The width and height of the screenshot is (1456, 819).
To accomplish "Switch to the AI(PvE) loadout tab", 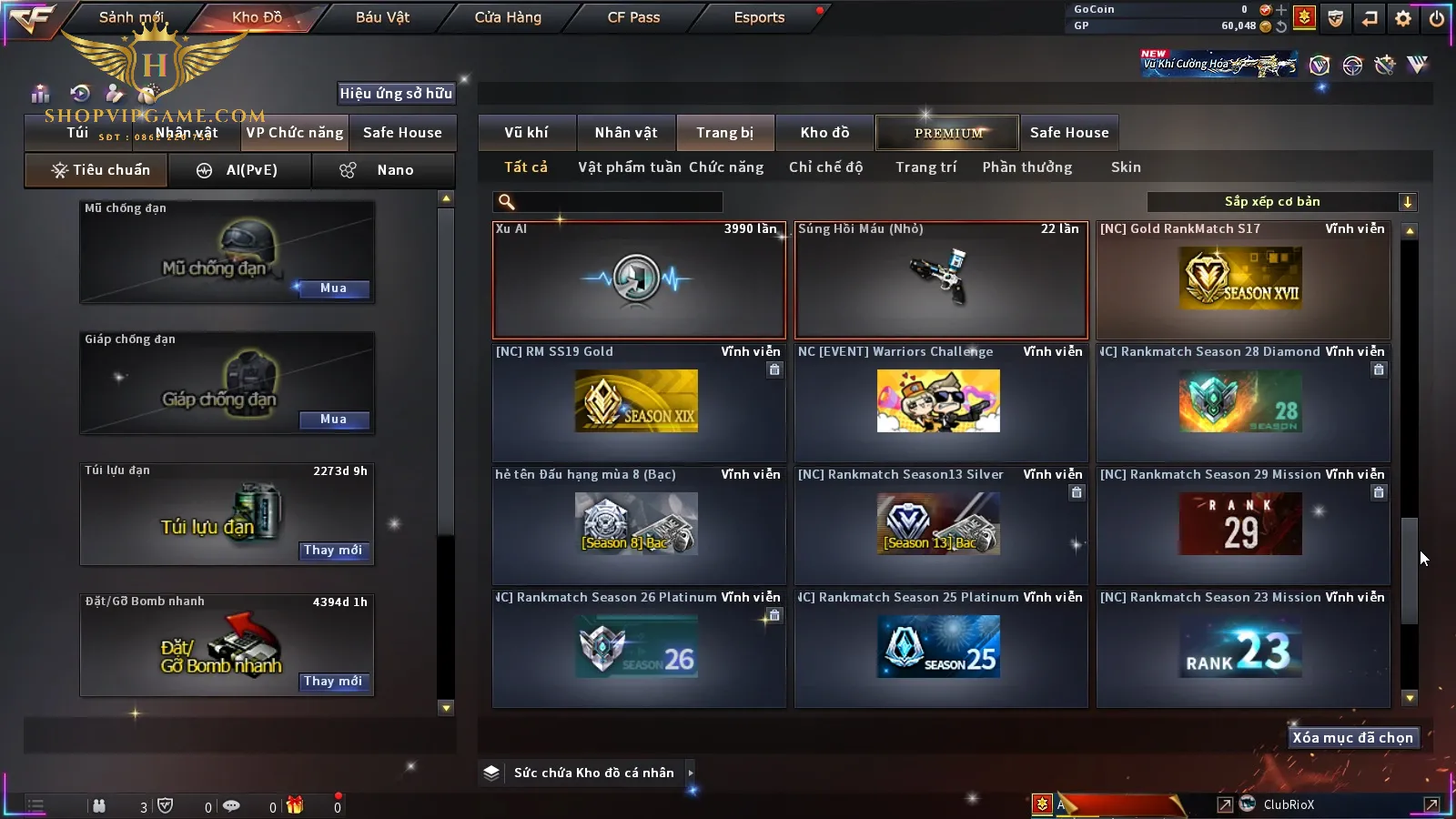I will click(x=240, y=170).
